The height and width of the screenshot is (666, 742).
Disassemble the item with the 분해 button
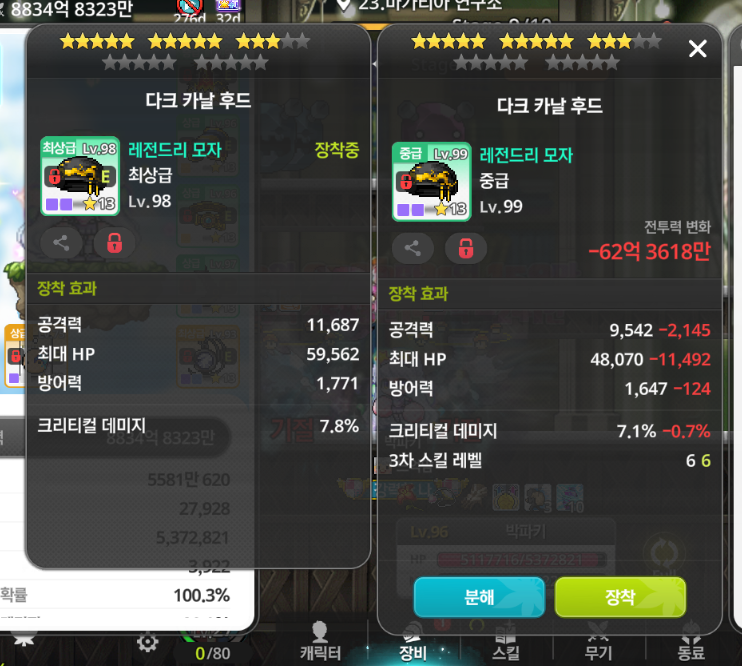pyautogui.click(x=479, y=597)
